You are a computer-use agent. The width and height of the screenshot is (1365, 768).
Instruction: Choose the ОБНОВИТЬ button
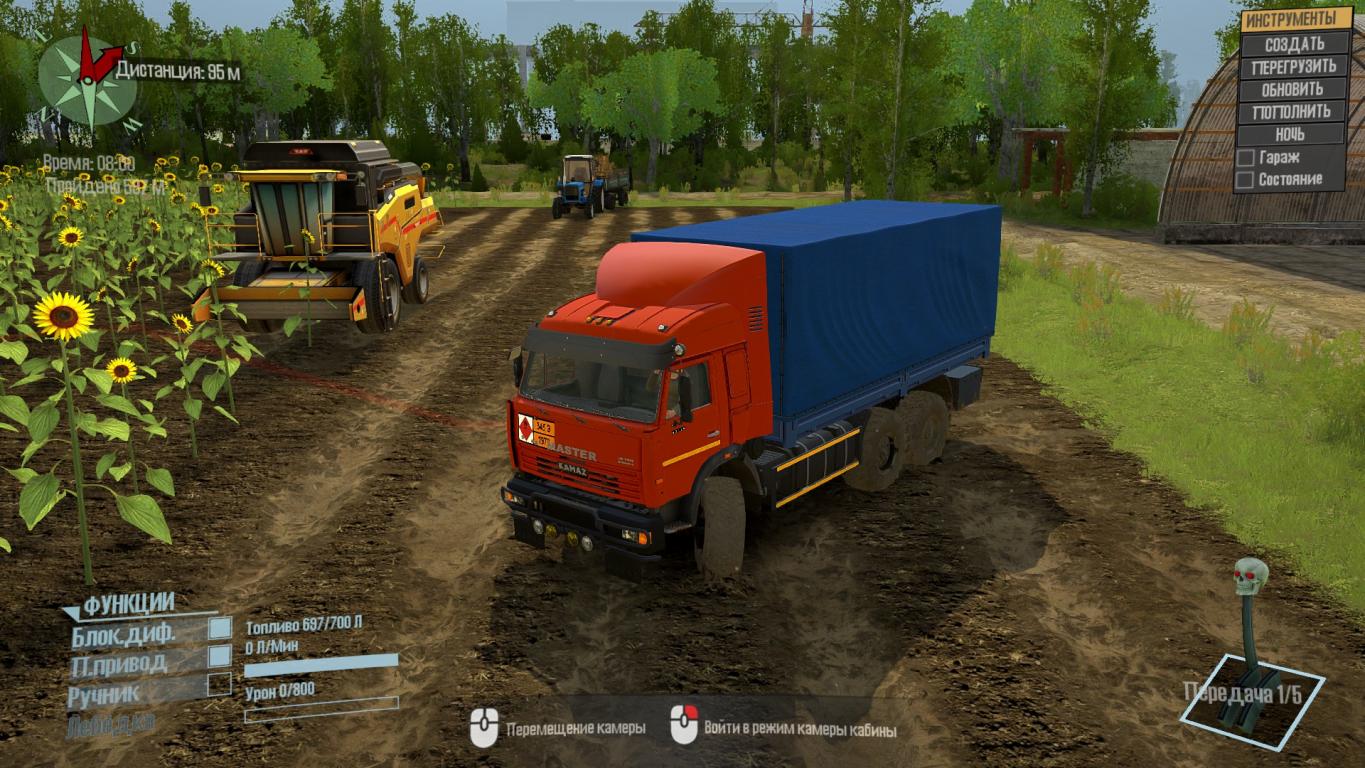[1293, 89]
